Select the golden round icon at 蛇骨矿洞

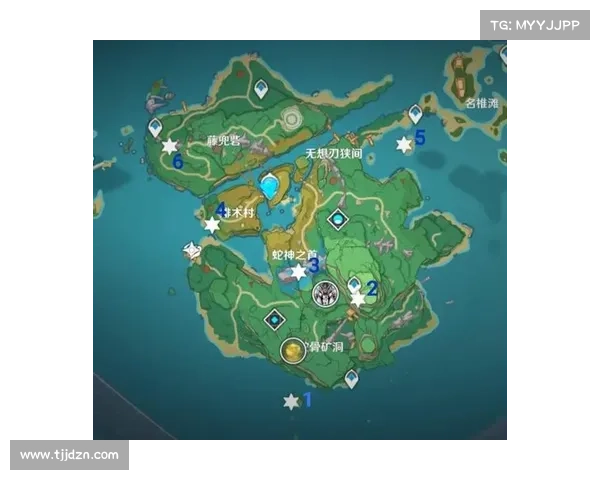tap(292, 350)
